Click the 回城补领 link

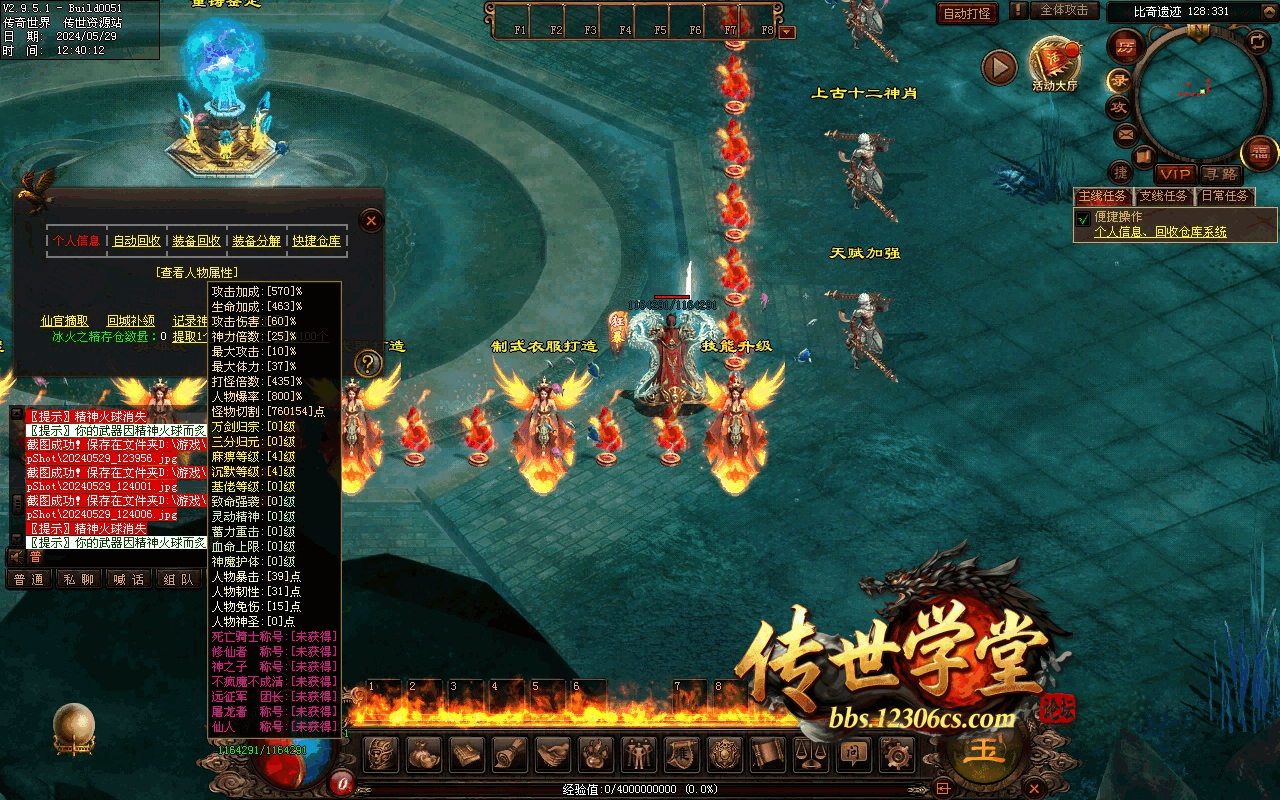(131, 321)
